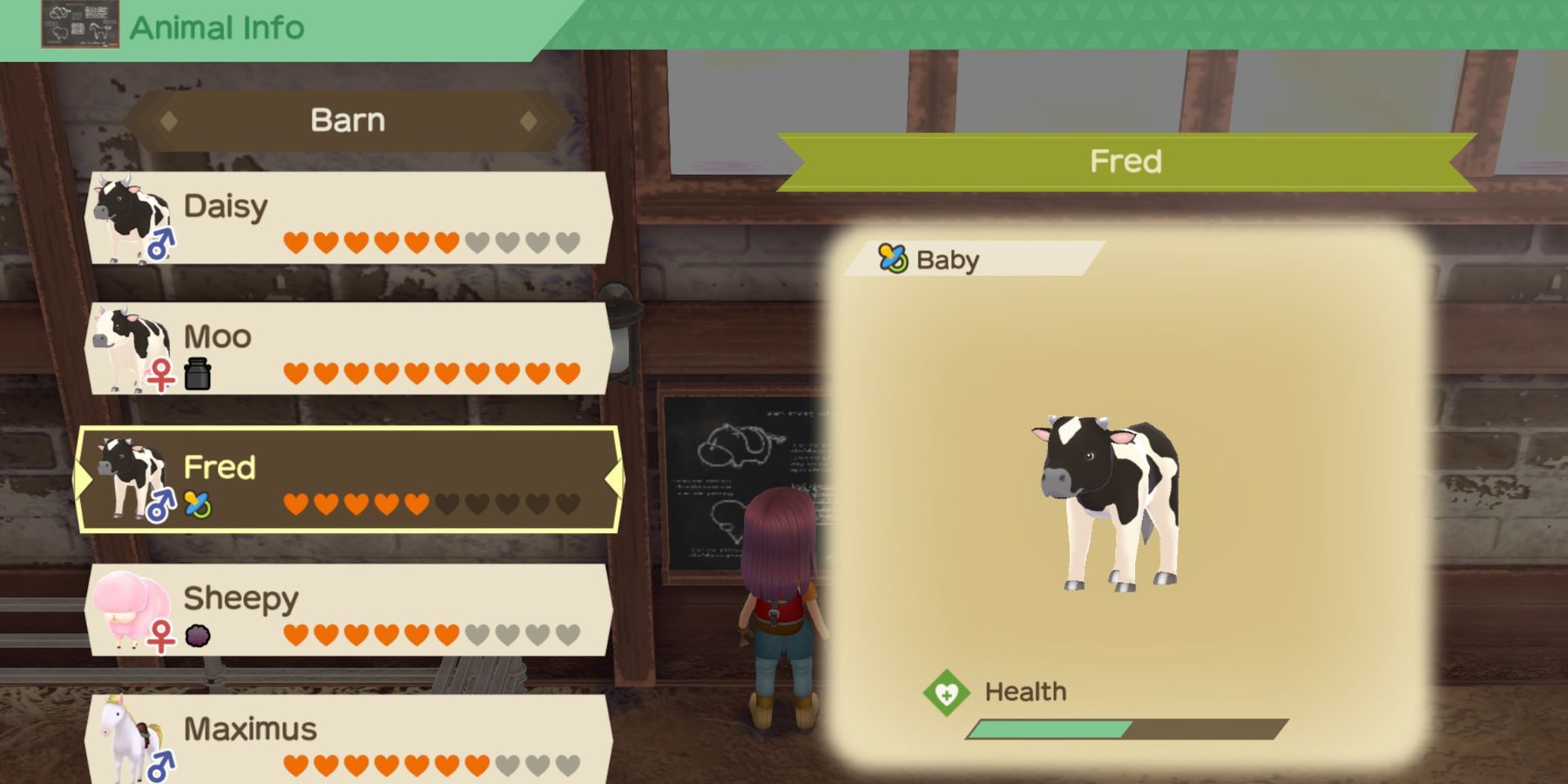This screenshot has width=1568, height=784.
Task: Click the left diamond arrow on Barn banner
Action: 171,120
